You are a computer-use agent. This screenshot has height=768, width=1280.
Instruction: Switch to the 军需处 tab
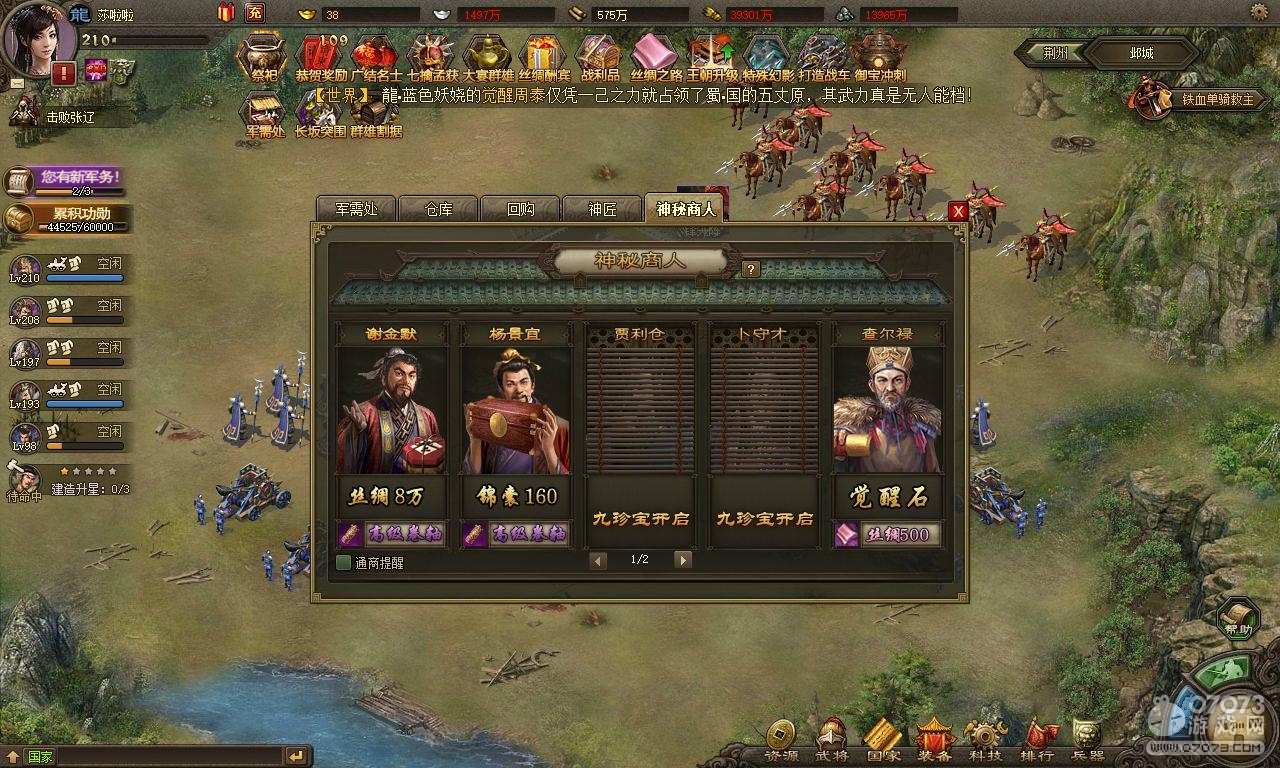356,209
